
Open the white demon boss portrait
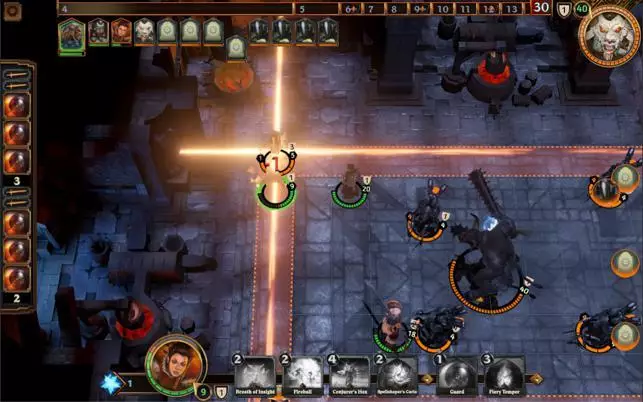(x=609, y=35)
